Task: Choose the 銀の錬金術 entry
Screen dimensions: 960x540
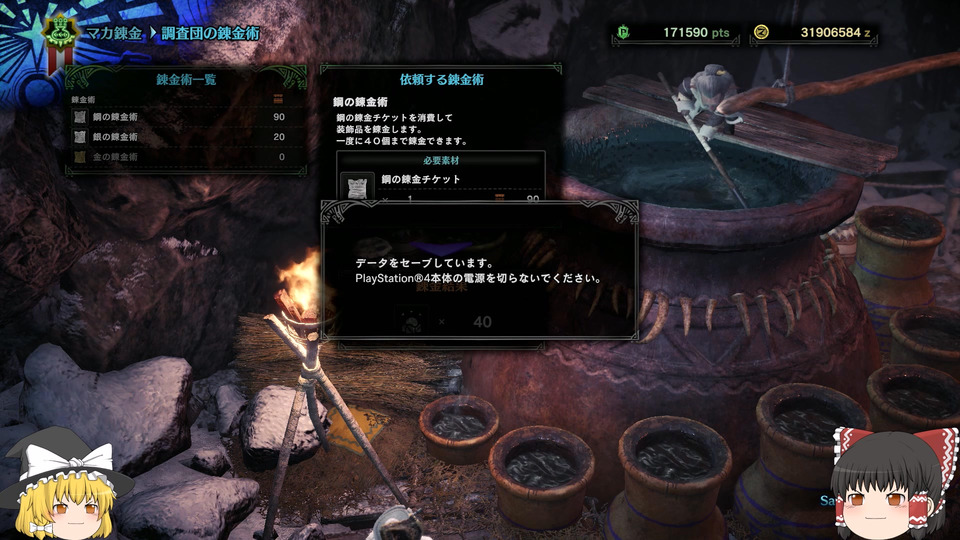Action: tap(180, 137)
